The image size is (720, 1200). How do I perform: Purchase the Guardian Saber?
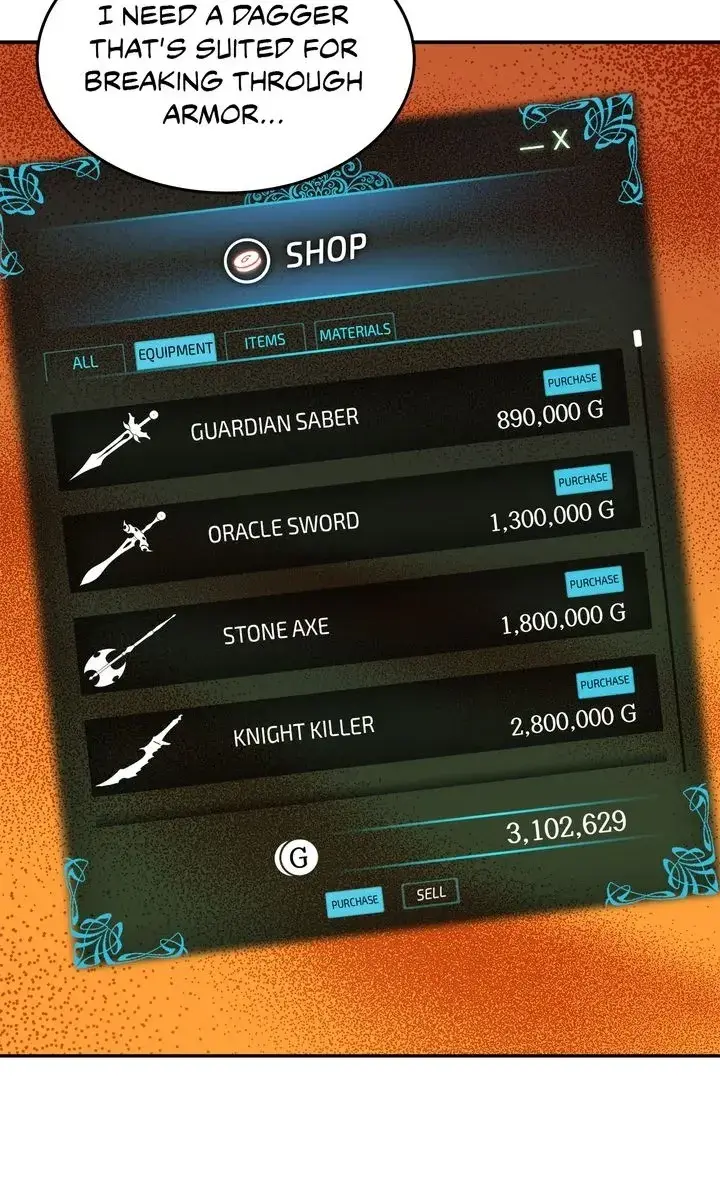[572, 380]
